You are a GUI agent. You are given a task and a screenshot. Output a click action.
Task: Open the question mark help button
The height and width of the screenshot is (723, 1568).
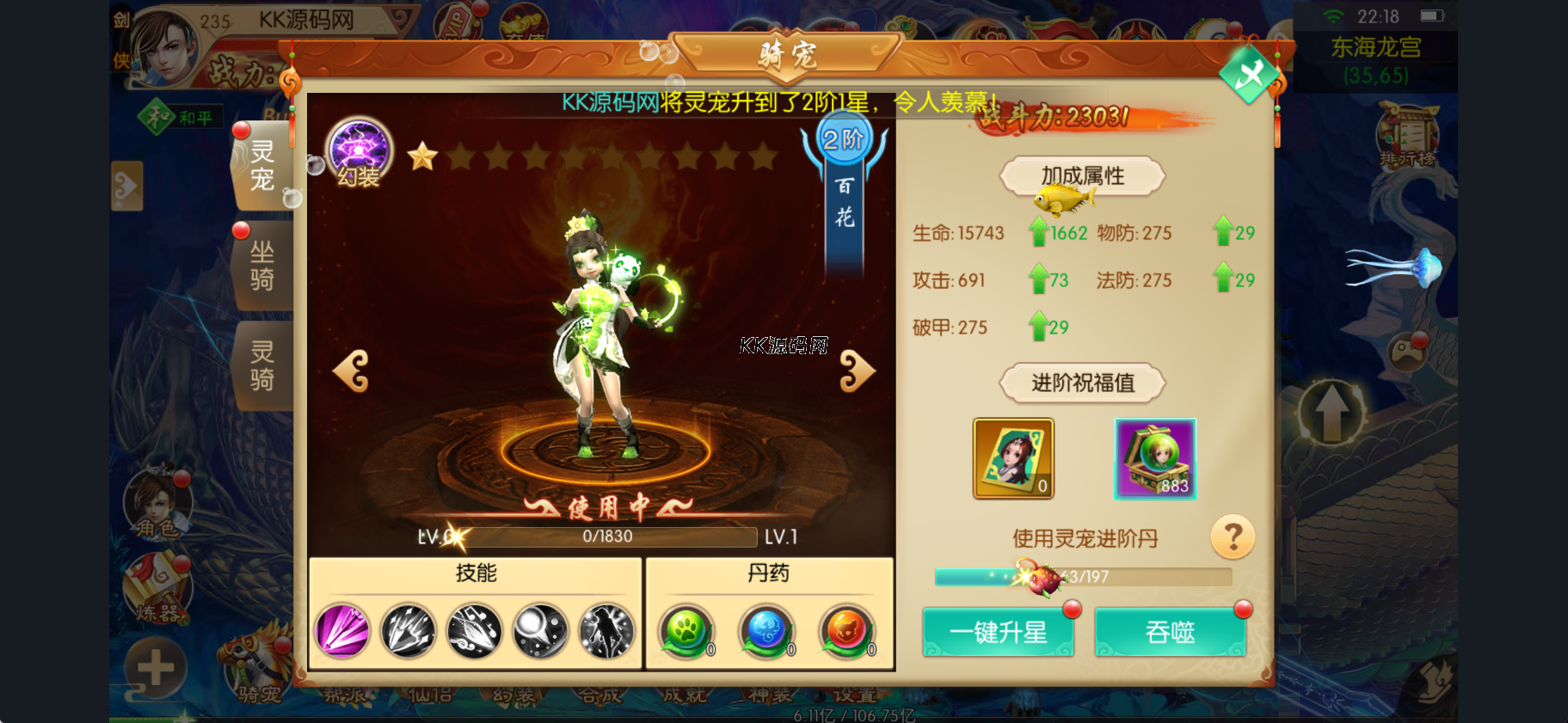1232,537
